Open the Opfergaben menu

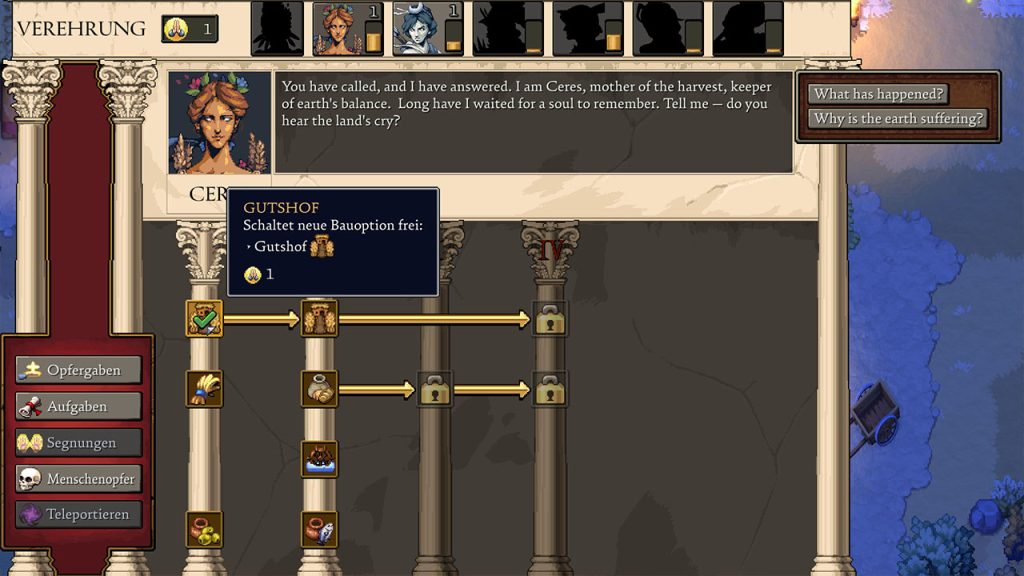(79, 370)
